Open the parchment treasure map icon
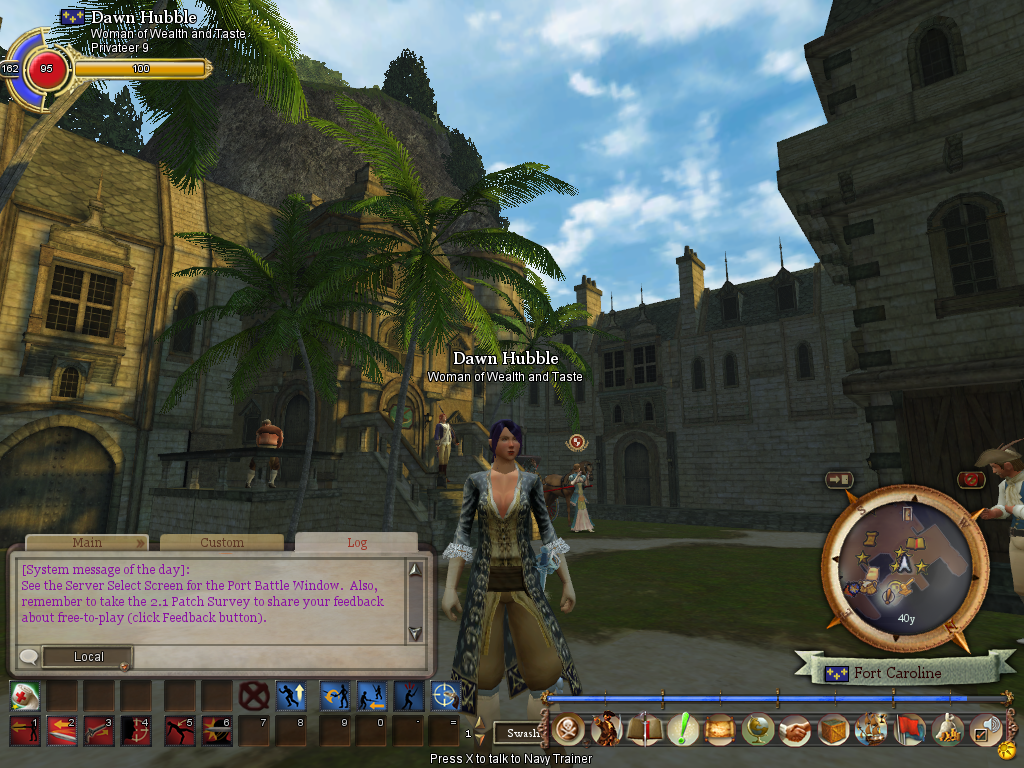1024x768 pixels. (720, 731)
